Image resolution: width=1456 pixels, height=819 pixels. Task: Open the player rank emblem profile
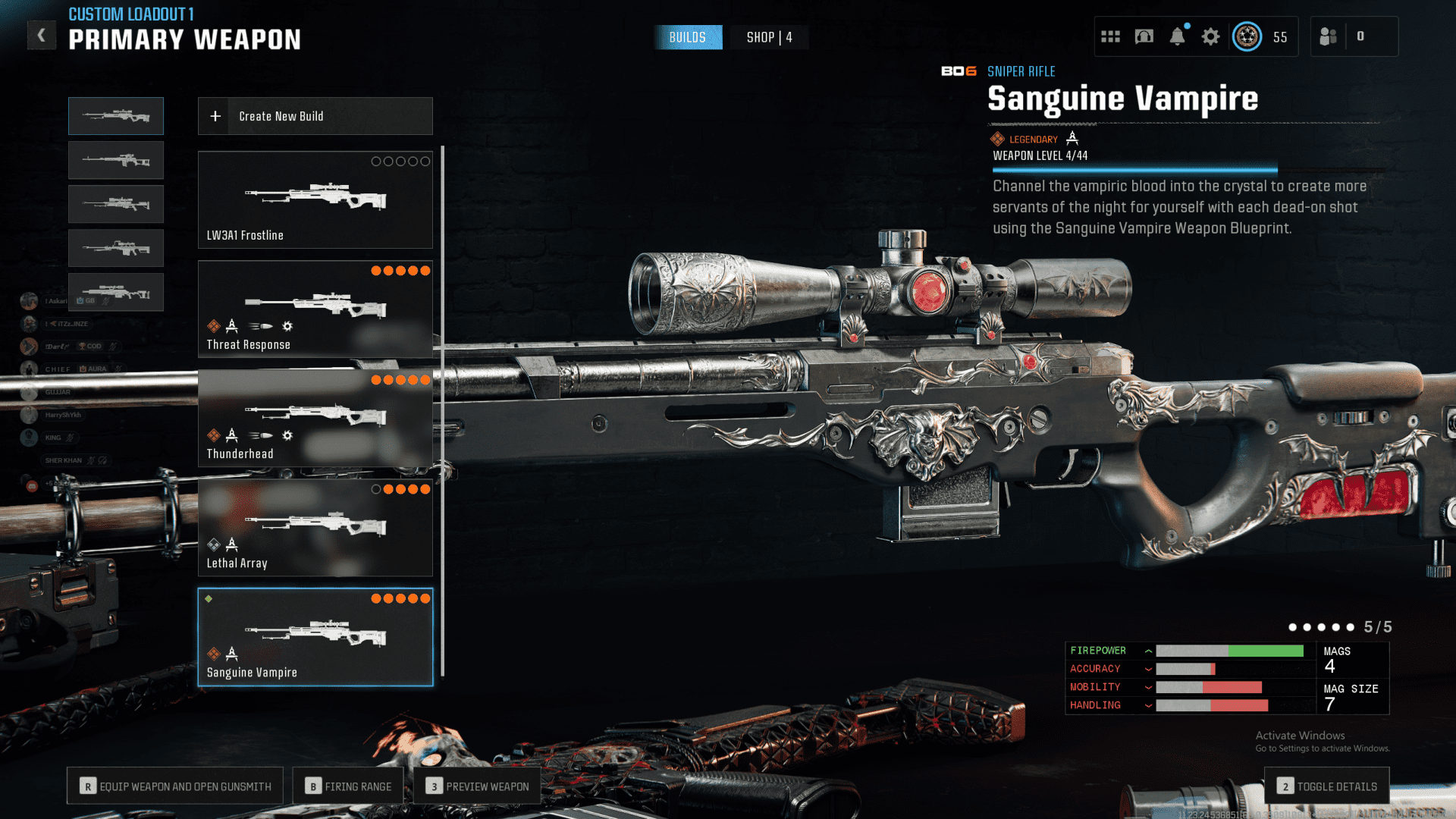coord(1247,36)
